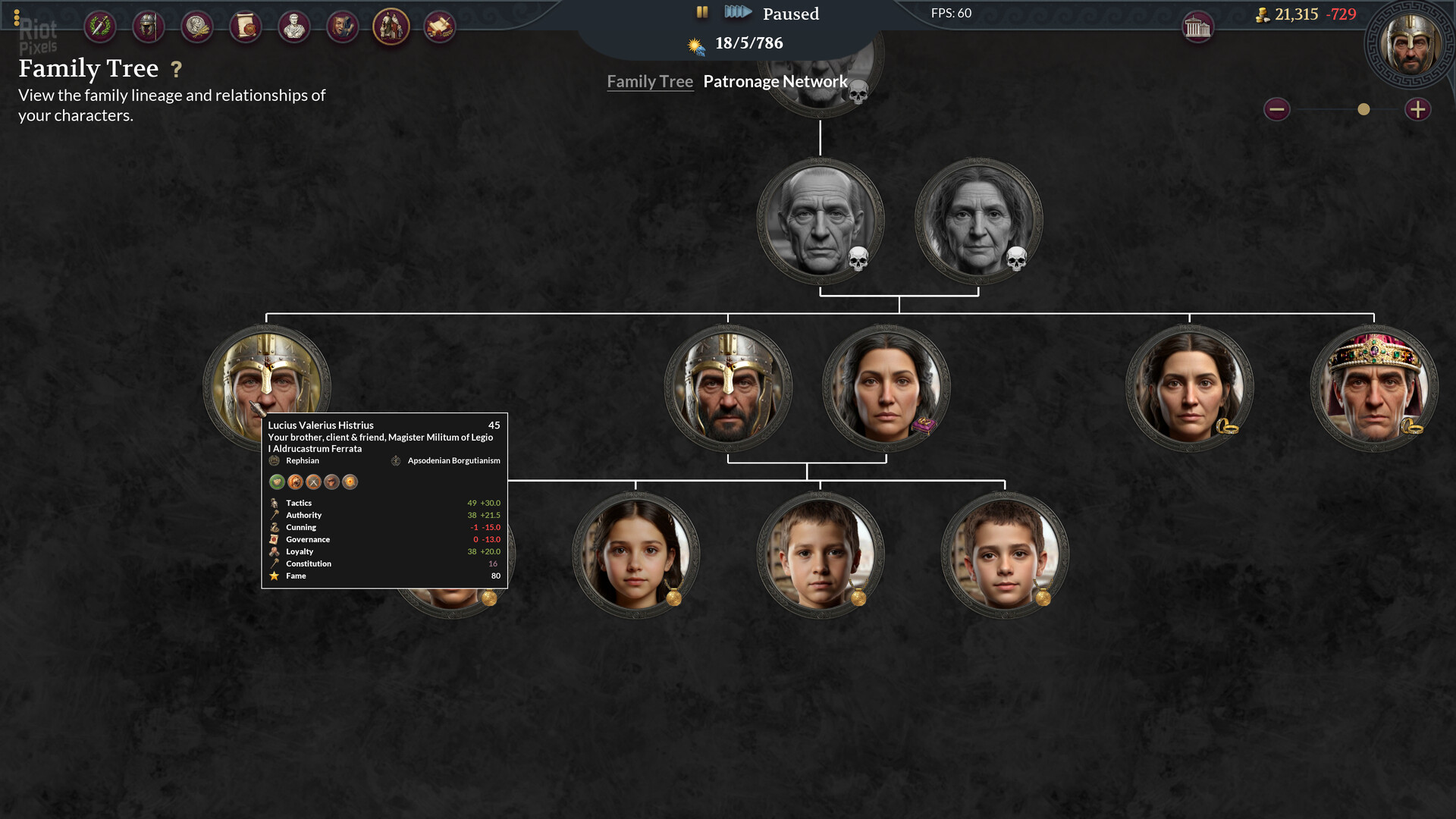Change game speed with the arrows
Image resolution: width=1456 pixels, height=819 pixels.
[737, 12]
